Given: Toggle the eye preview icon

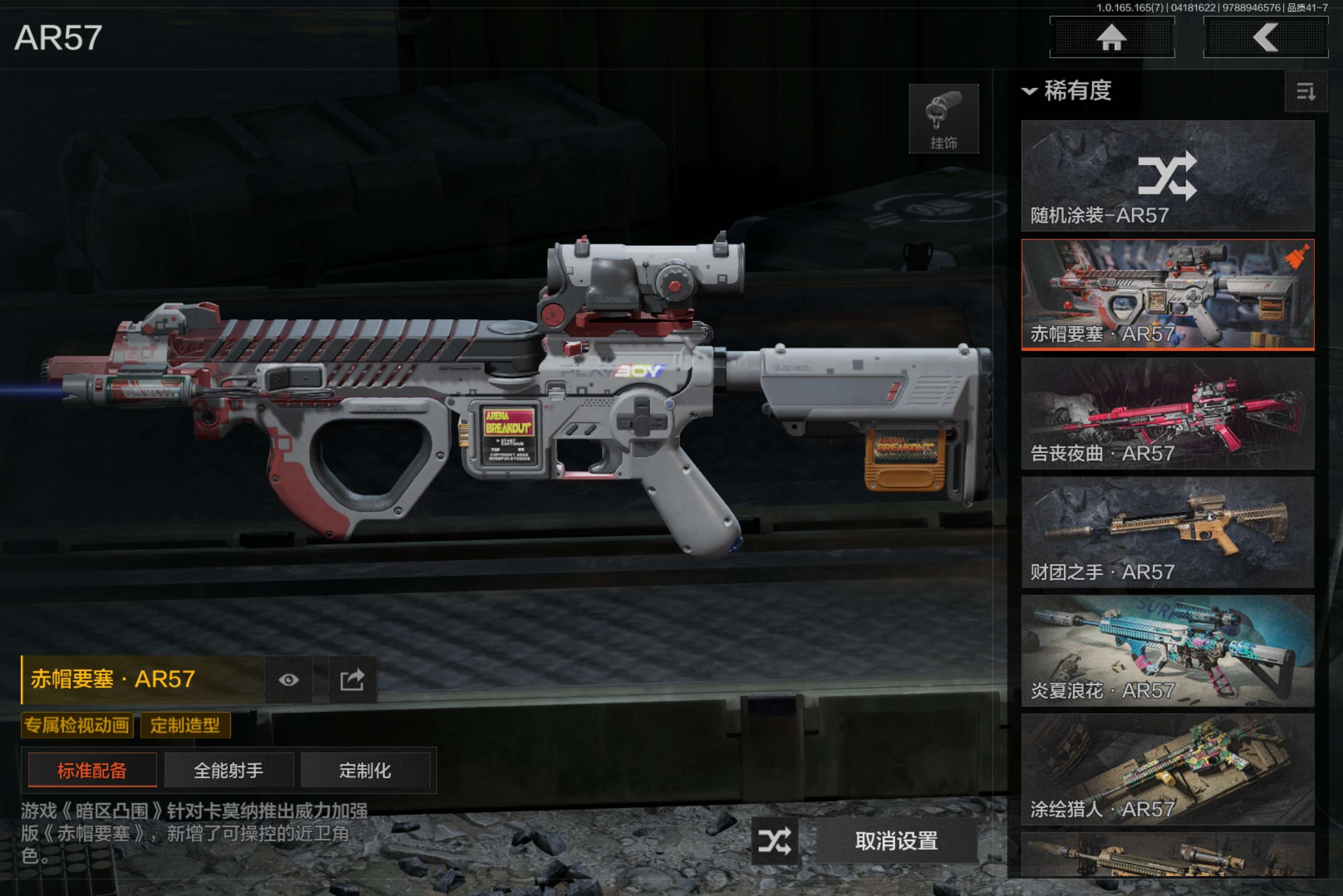Looking at the screenshot, I should (x=289, y=680).
